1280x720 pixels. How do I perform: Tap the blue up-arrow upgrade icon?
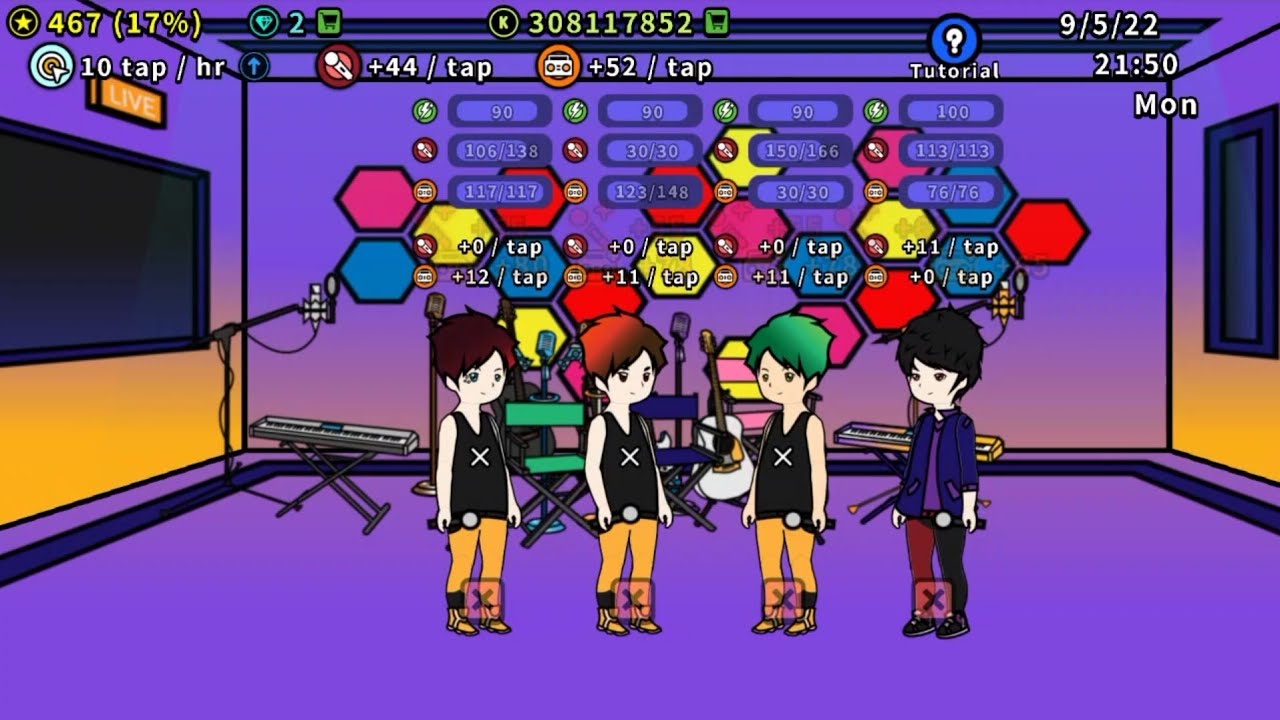coord(255,67)
